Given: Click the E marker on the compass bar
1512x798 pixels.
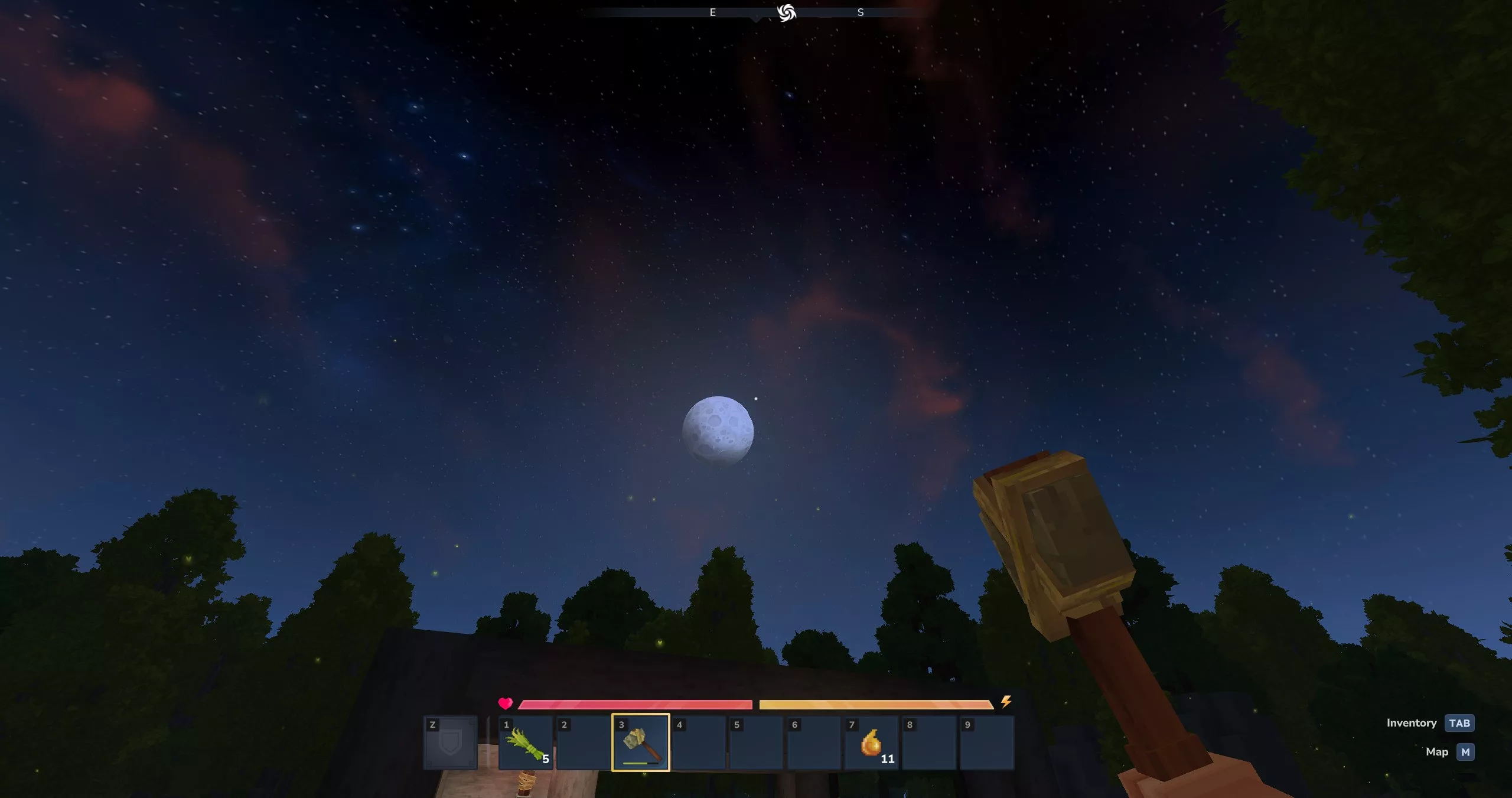Looking at the screenshot, I should tap(713, 12).
